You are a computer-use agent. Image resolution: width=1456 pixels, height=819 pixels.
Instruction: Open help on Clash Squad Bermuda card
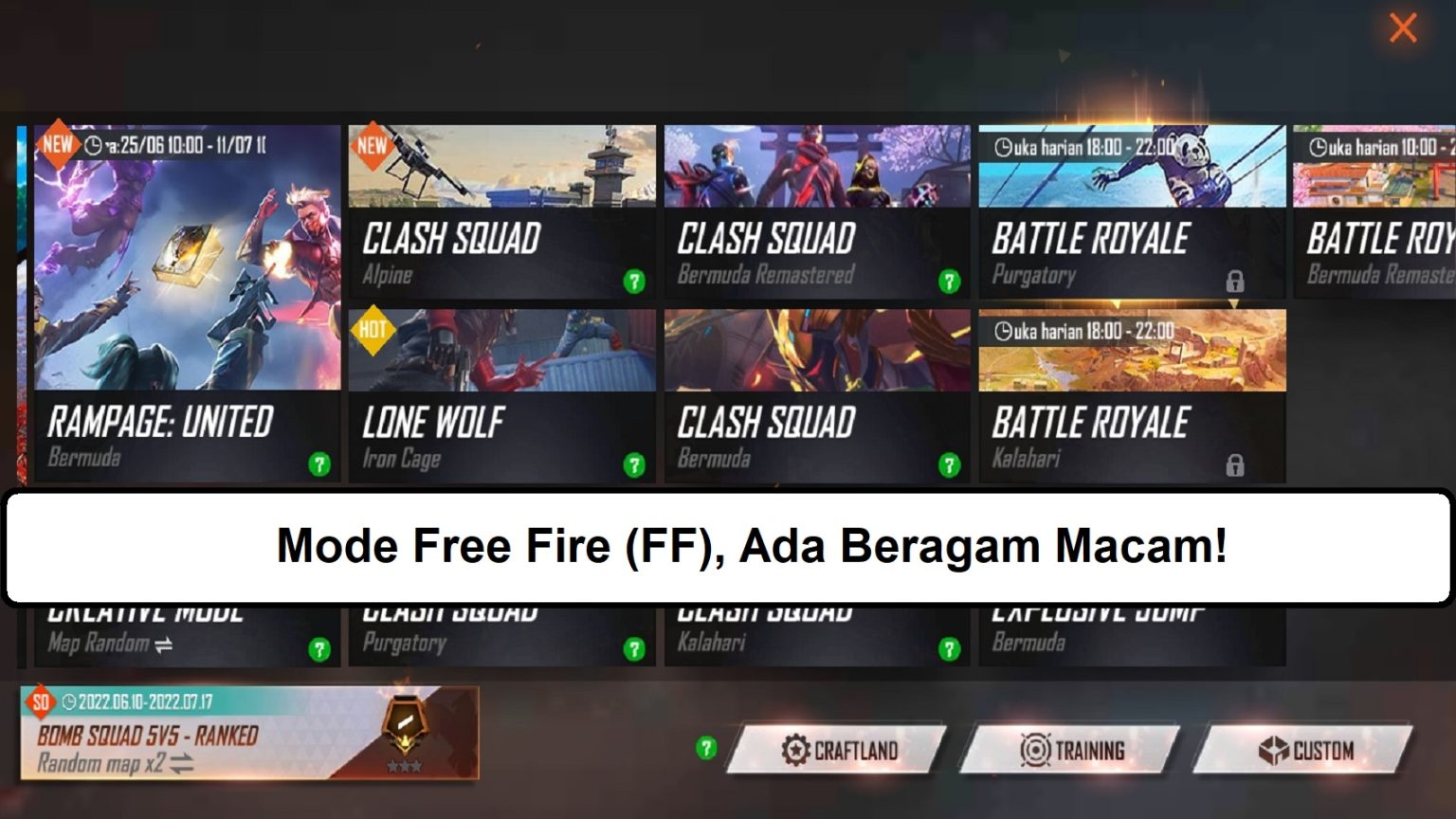949,464
